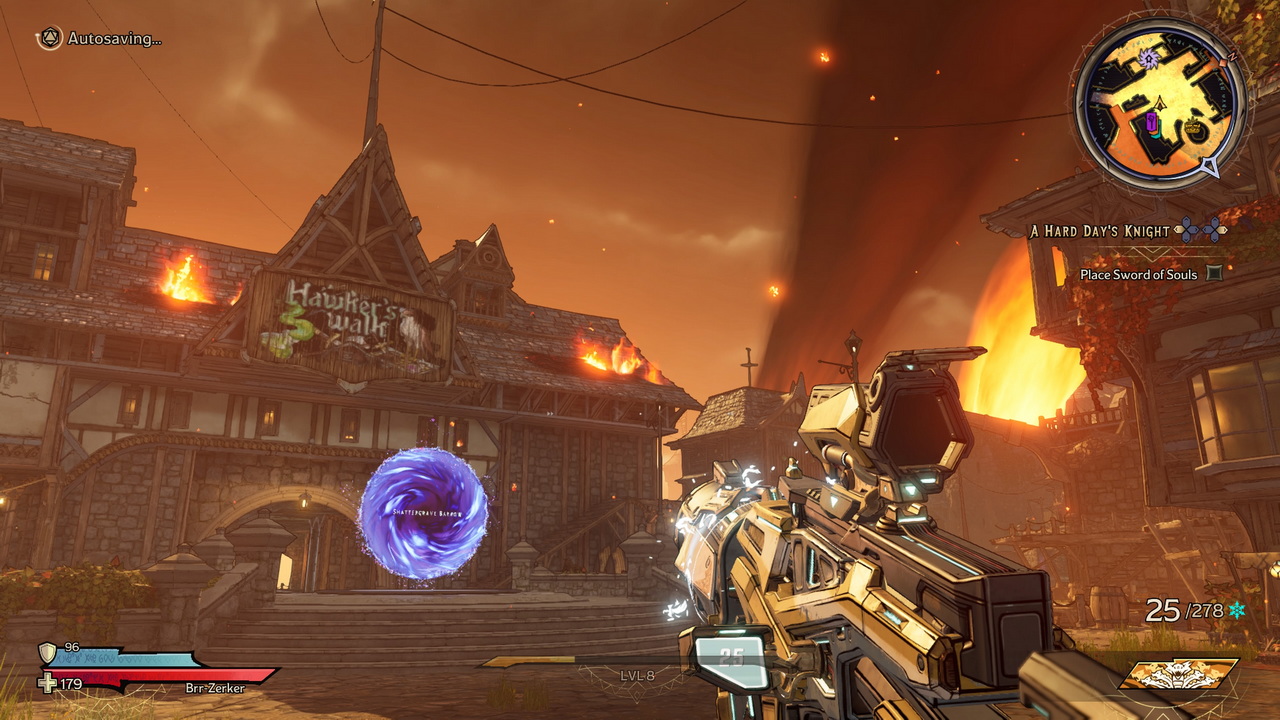Select the A Hard Day's Knight quest title
Image resolution: width=1280 pixels, height=720 pixels.
point(1099,231)
